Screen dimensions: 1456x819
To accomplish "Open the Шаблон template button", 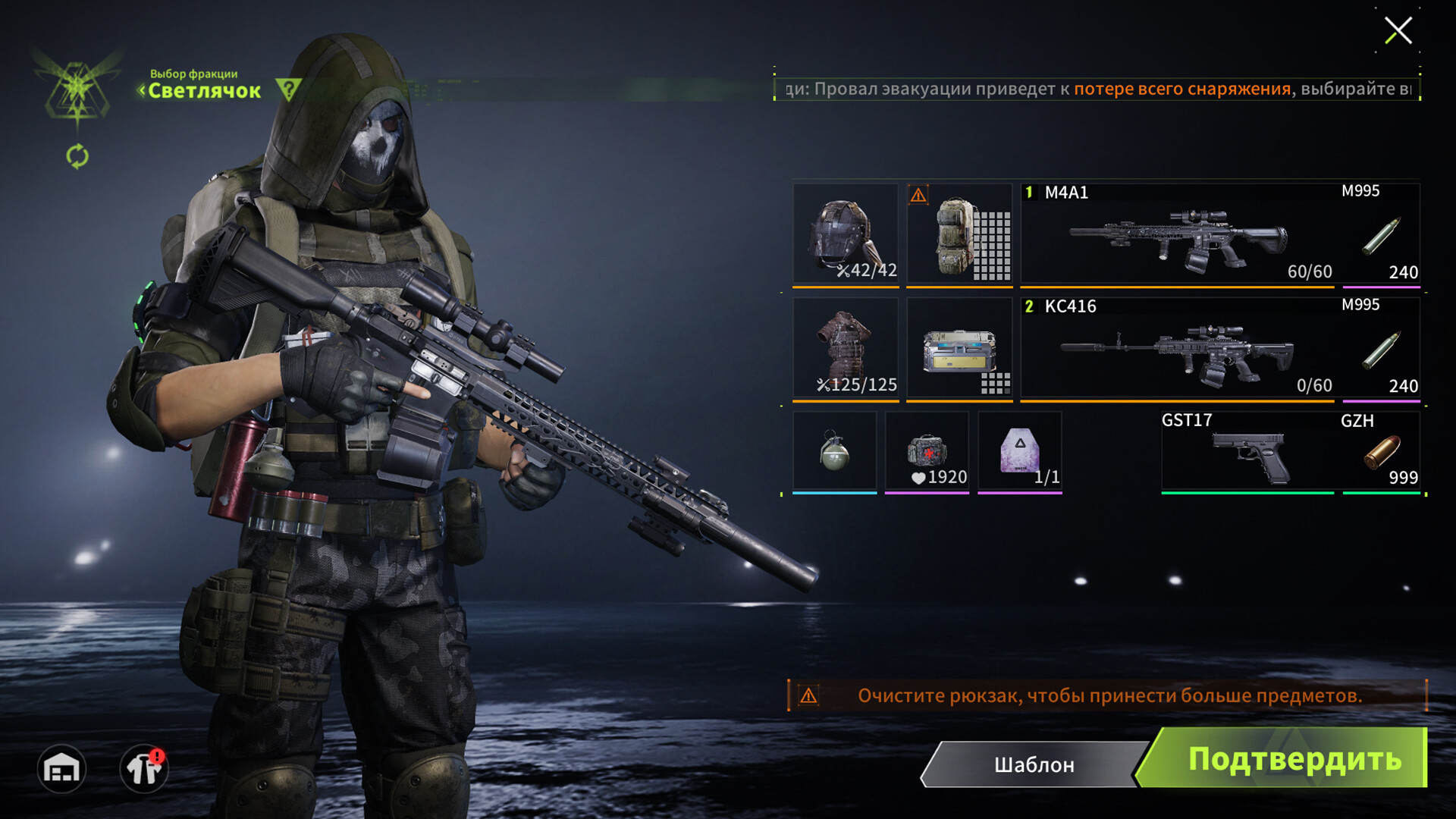I will click(x=1034, y=764).
